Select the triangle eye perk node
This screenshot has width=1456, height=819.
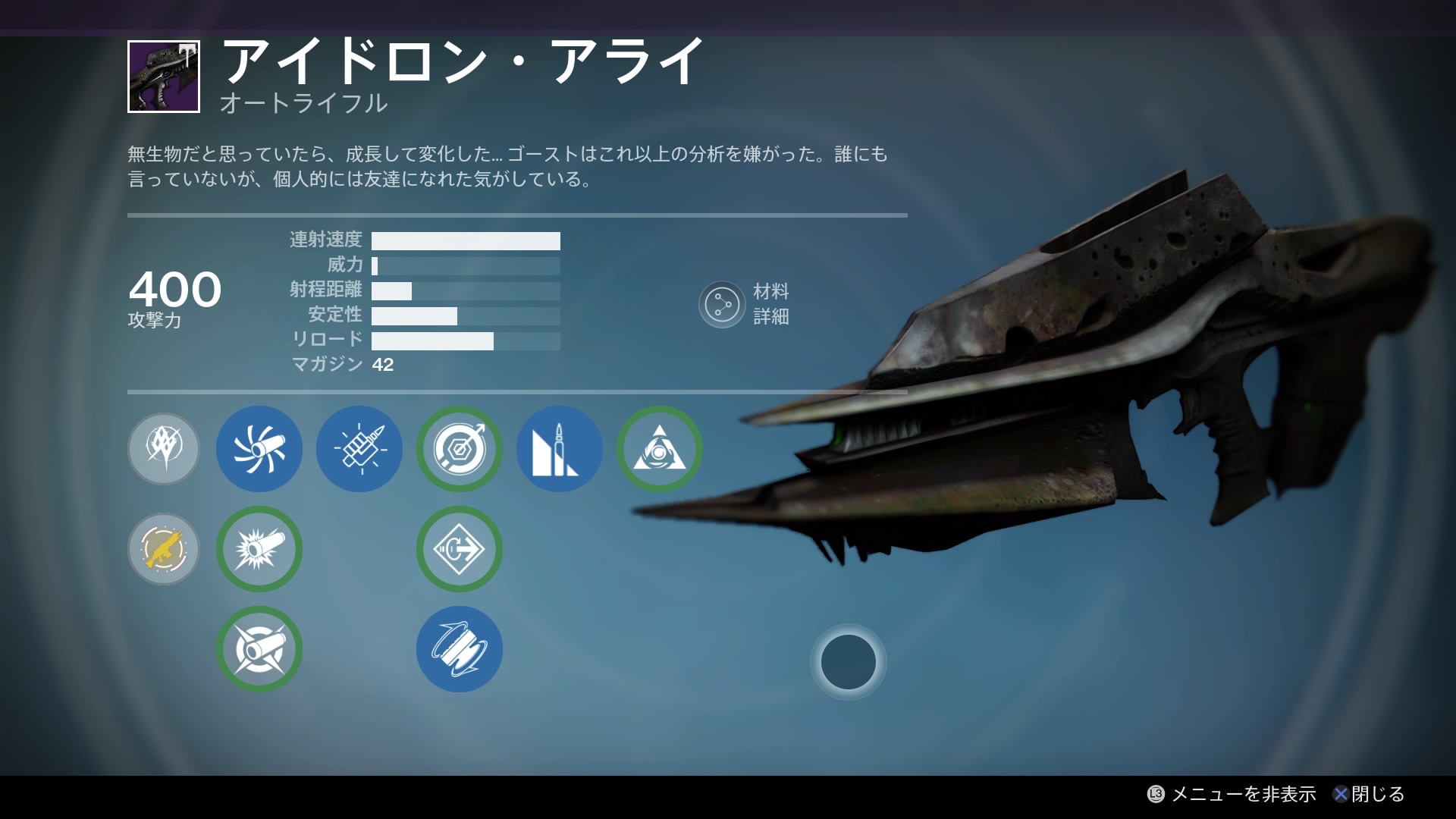[x=660, y=449]
